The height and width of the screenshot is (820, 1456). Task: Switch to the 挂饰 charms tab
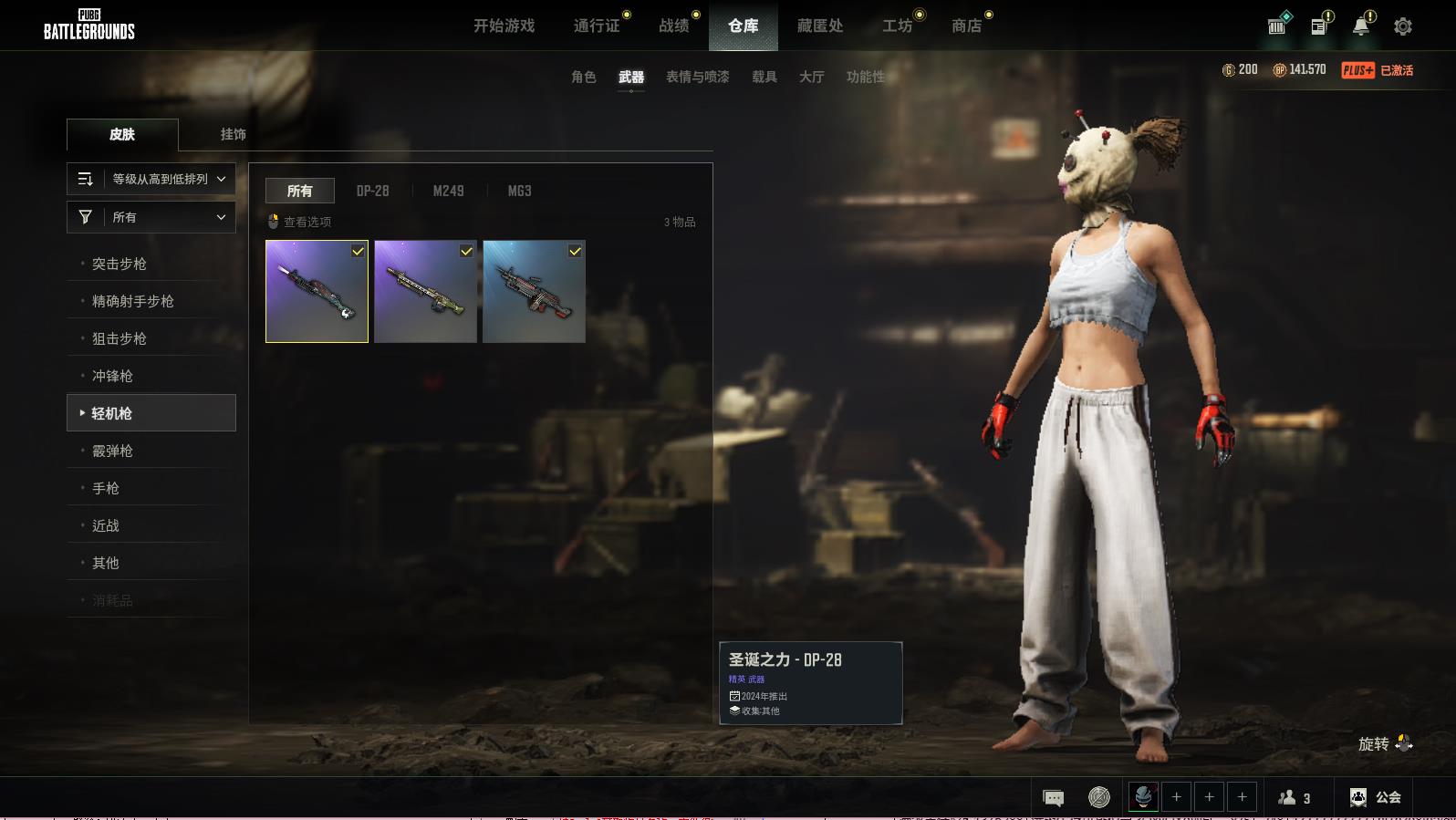[x=233, y=134]
